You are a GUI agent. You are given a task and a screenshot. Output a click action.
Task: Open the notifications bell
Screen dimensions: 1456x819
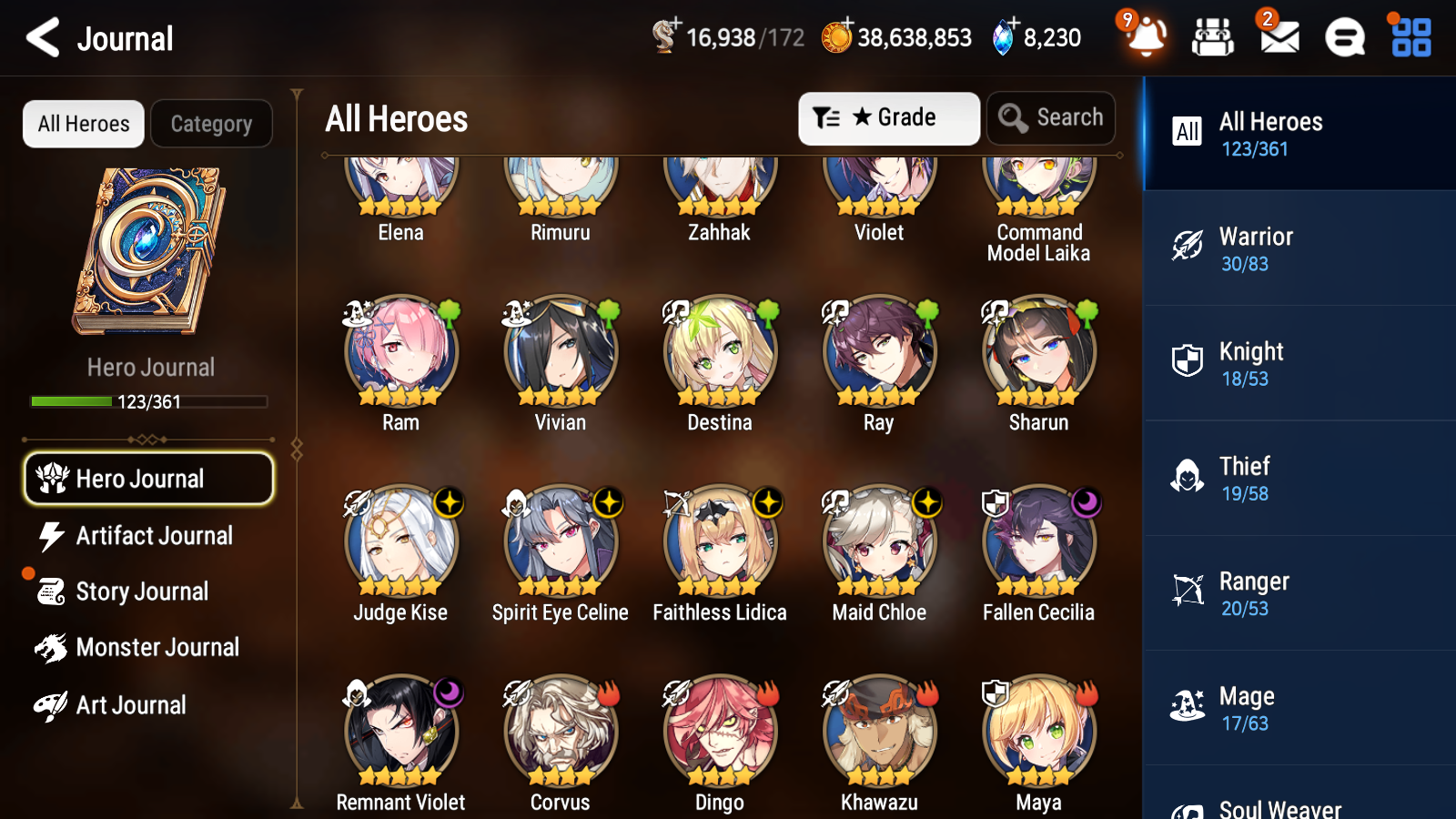1146,38
